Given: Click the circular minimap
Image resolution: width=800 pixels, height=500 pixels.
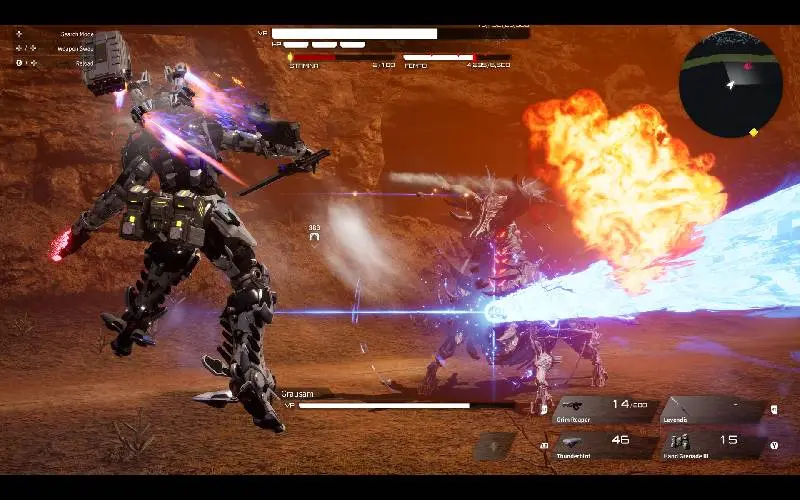Looking at the screenshot, I should [730, 84].
